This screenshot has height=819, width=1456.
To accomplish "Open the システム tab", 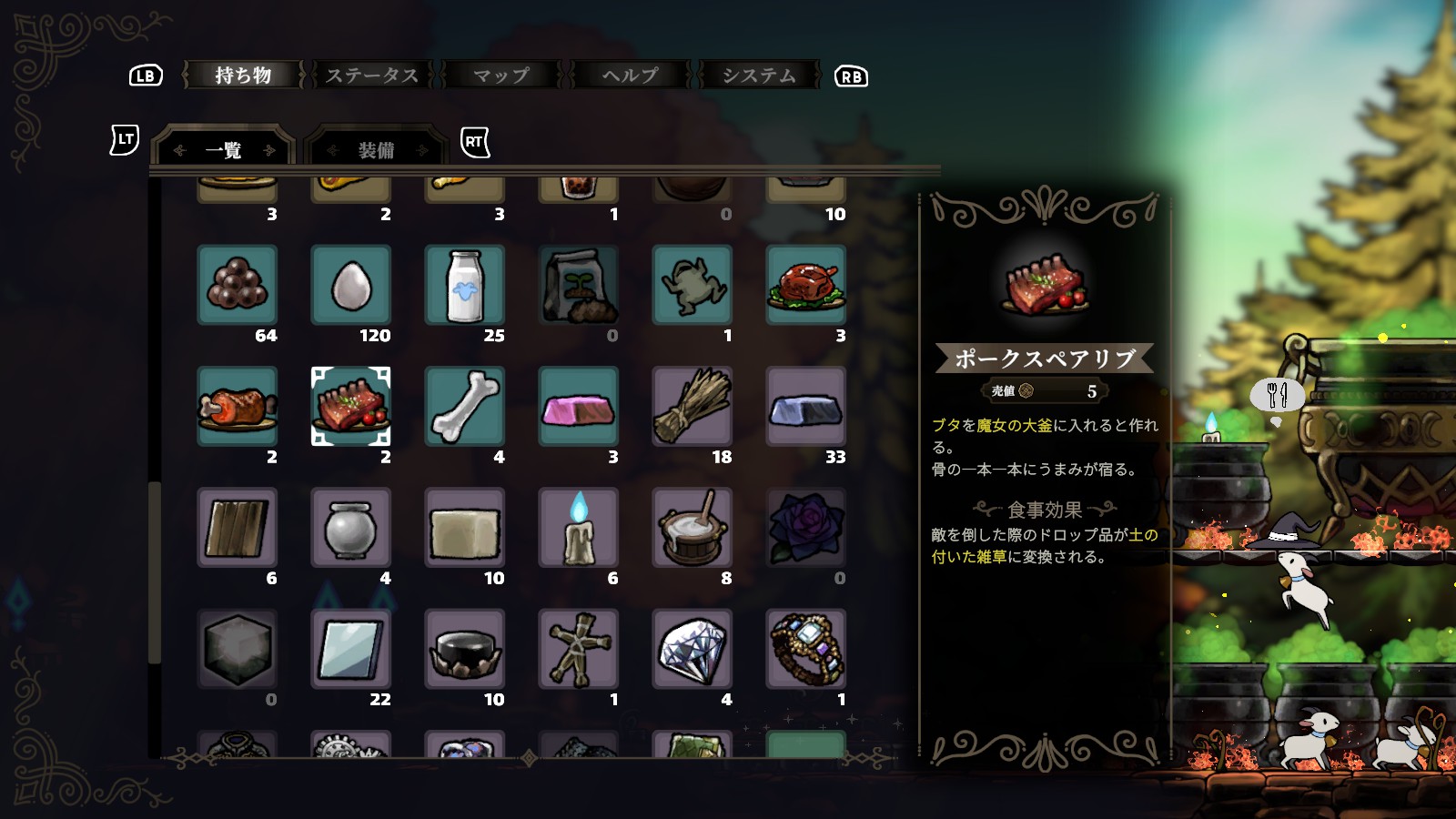I will (x=759, y=76).
